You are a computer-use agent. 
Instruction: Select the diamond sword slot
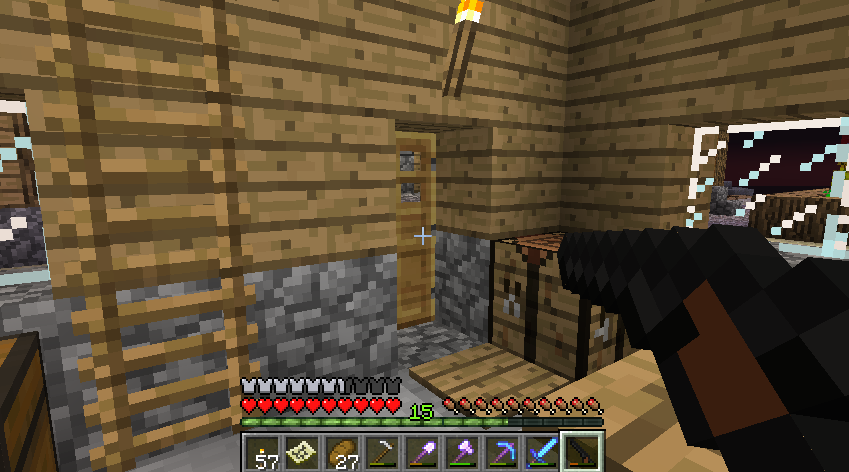543,453
